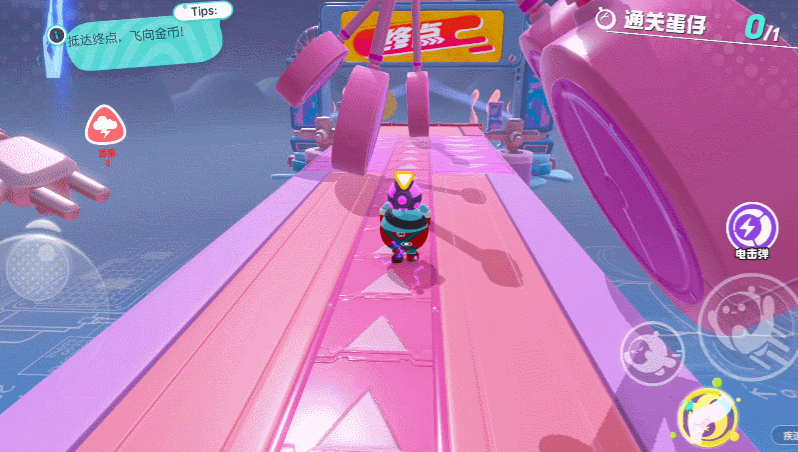Tap the dive roll action button
The height and width of the screenshot is (452, 798).
coord(651,352)
